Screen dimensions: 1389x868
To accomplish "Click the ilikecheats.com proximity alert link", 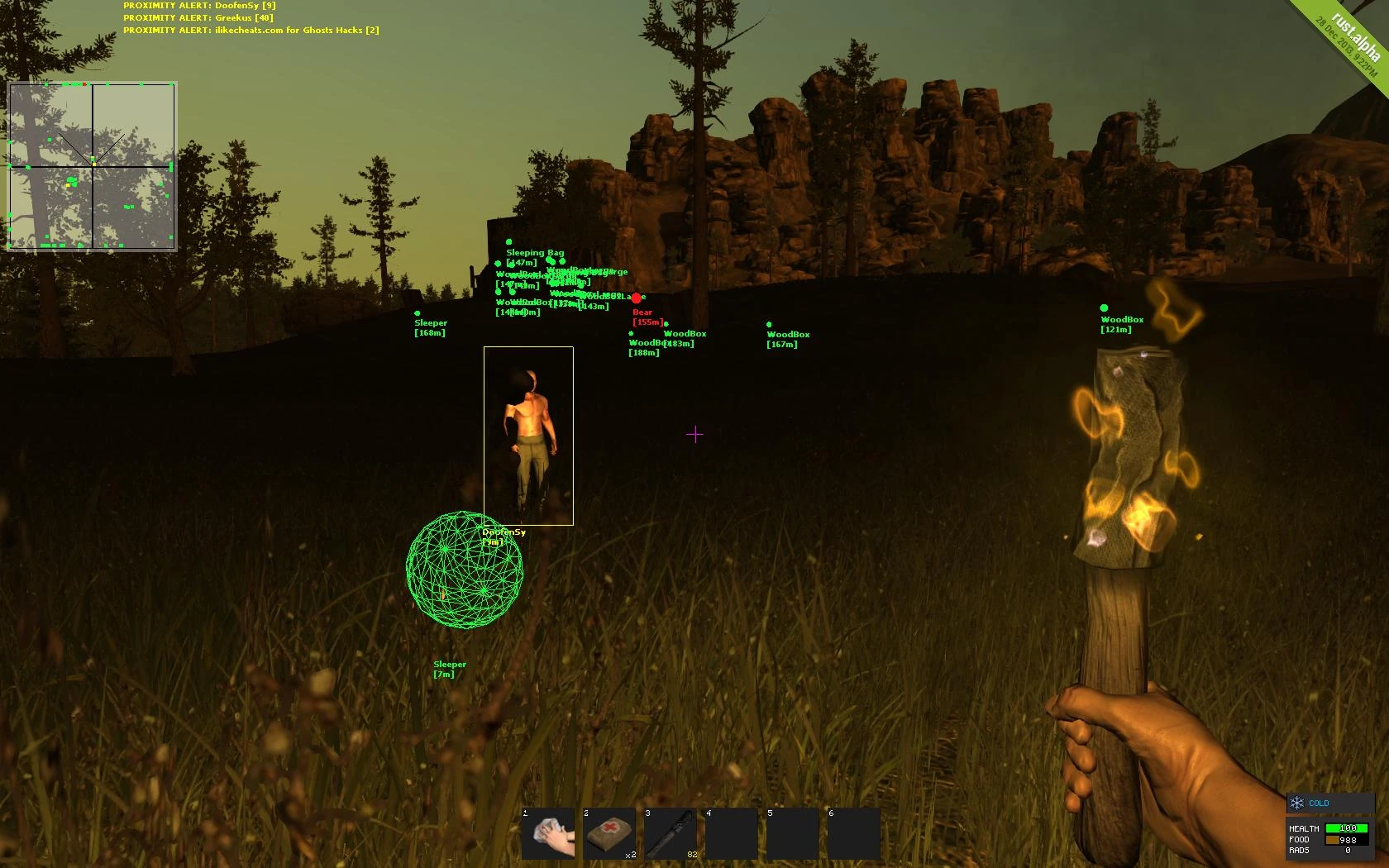I will [251, 30].
